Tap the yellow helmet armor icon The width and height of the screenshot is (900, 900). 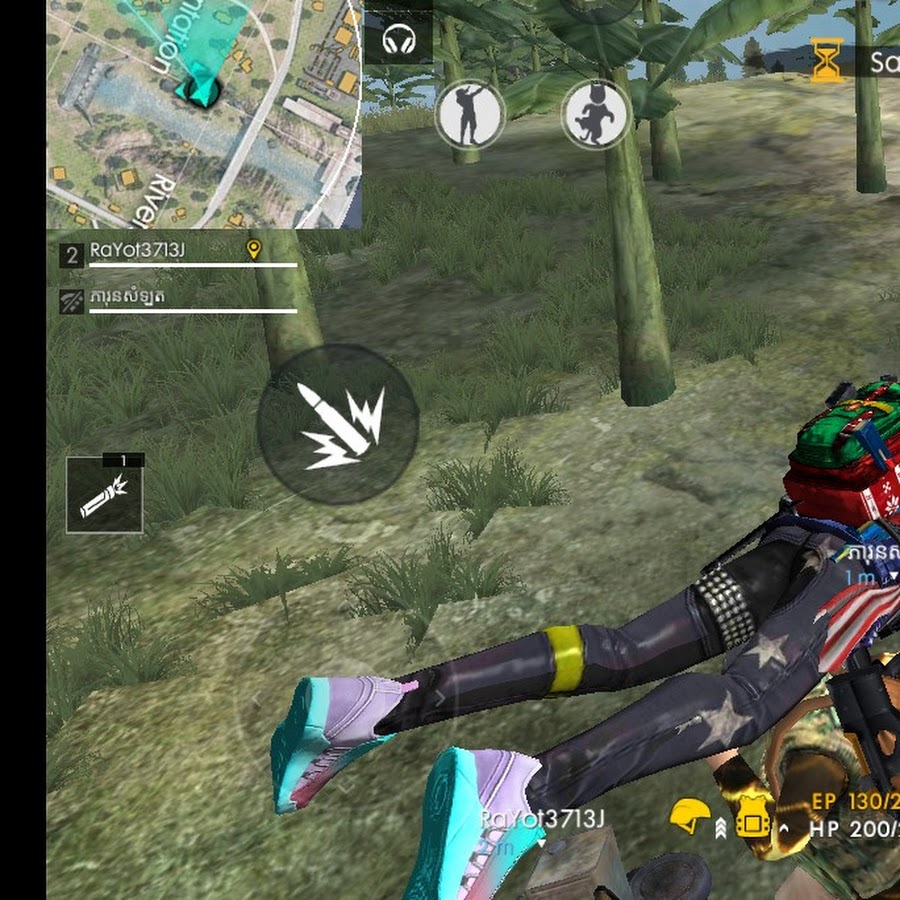tap(690, 816)
